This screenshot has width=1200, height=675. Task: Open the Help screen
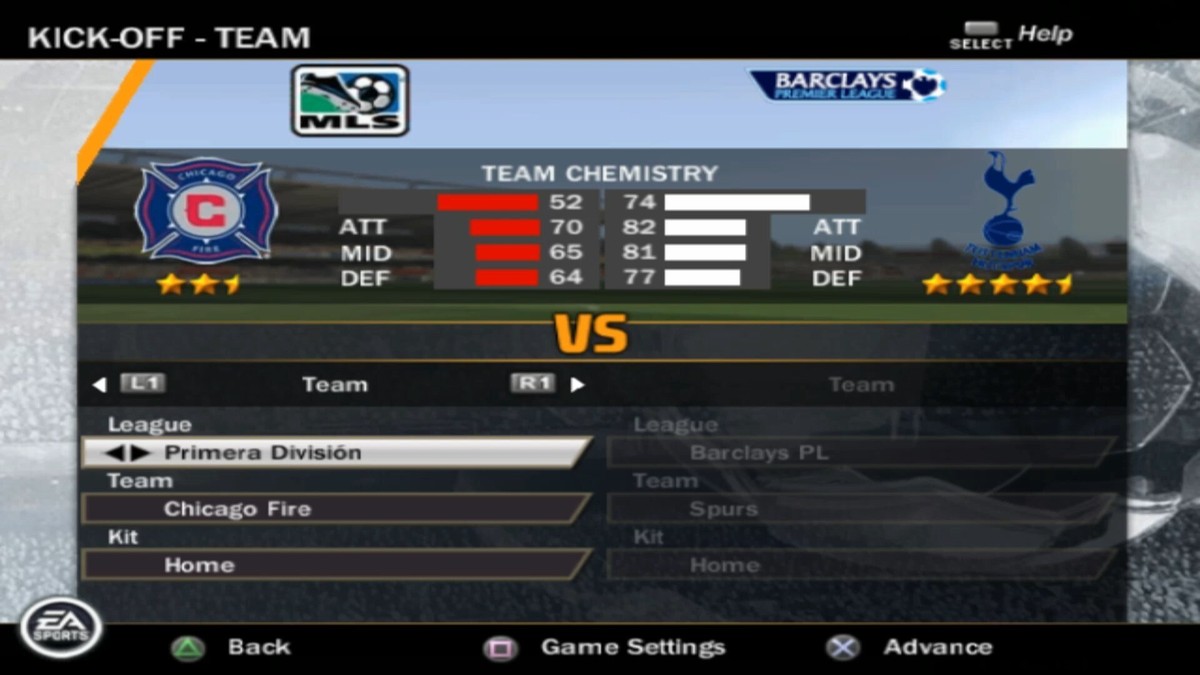click(x=1010, y=35)
